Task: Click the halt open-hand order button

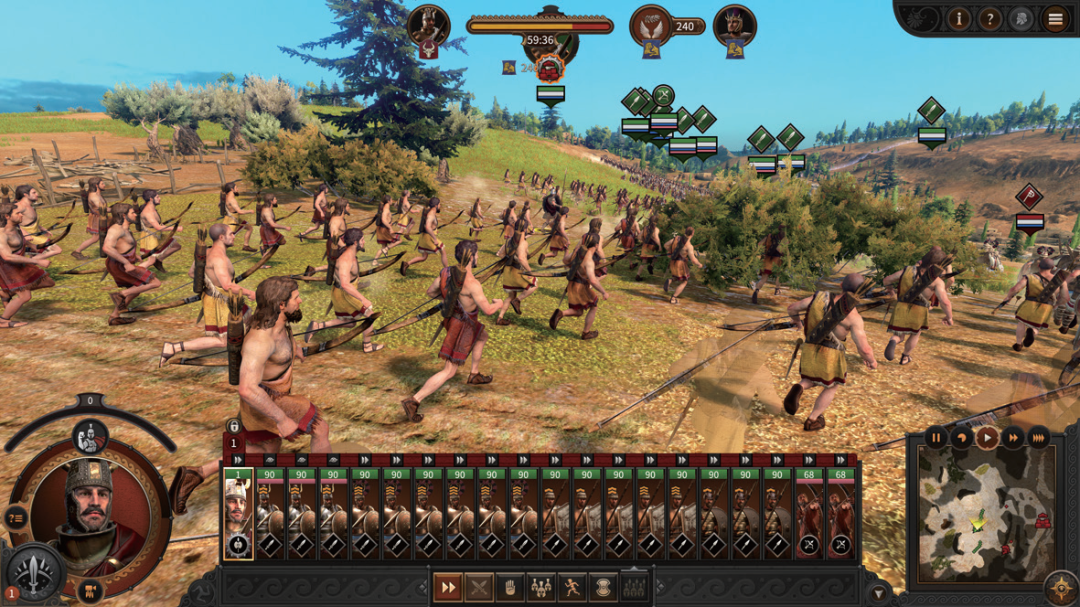Action: pyautogui.click(x=509, y=587)
